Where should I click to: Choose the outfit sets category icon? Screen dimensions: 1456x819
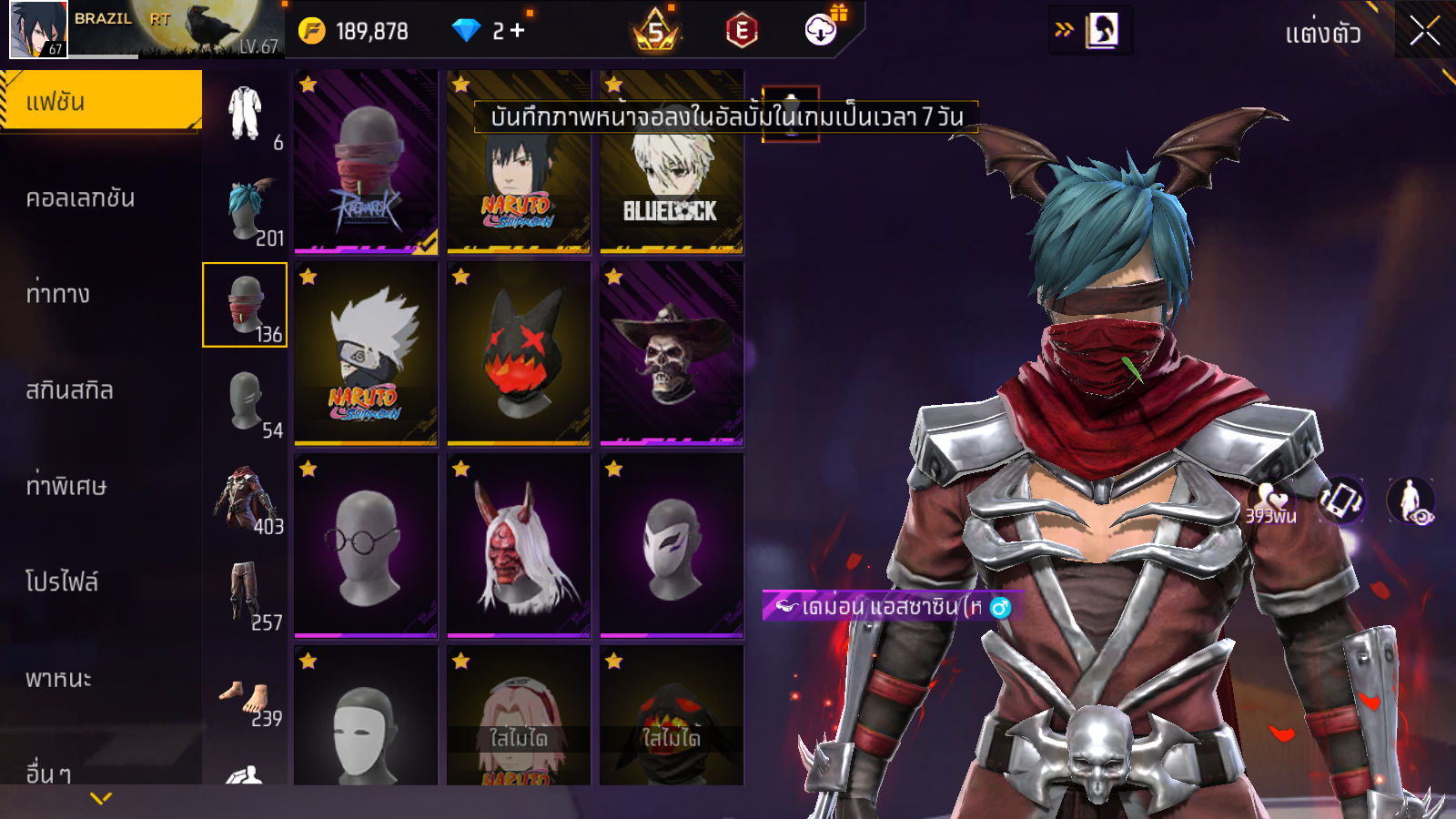(245, 114)
